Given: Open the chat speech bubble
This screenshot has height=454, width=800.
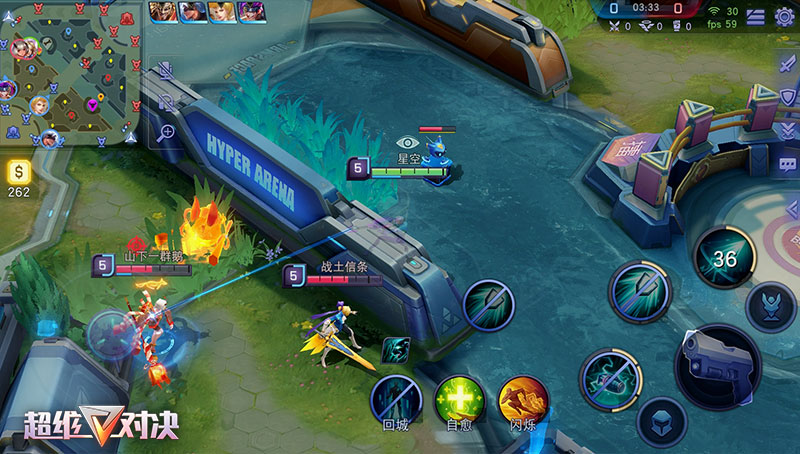Looking at the screenshot, I should pos(787,163).
